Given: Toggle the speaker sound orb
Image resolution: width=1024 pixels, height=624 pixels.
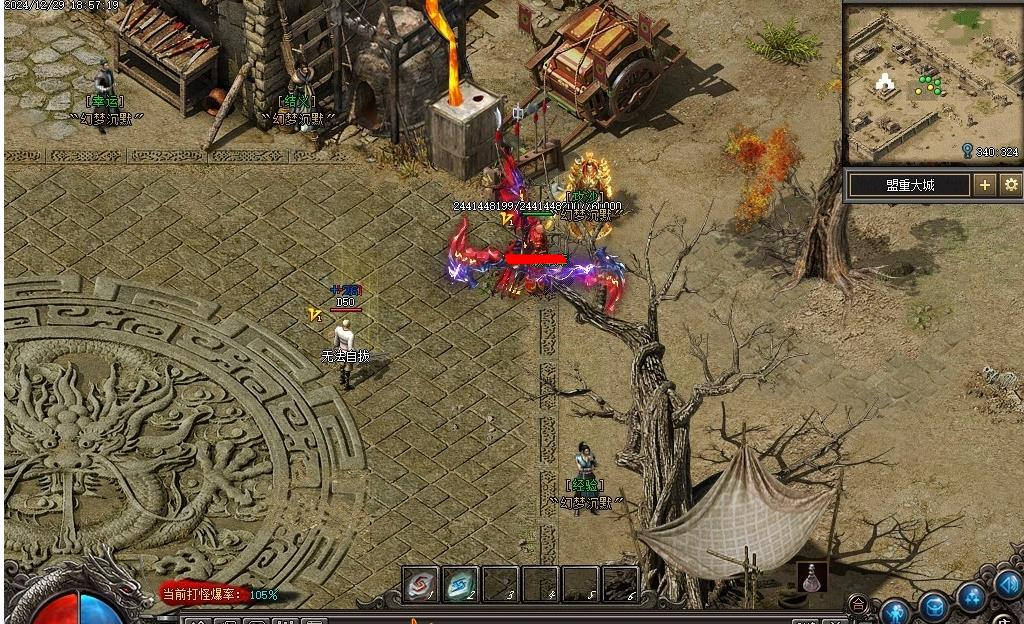Looking at the screenshot, I should (1008, 584).
